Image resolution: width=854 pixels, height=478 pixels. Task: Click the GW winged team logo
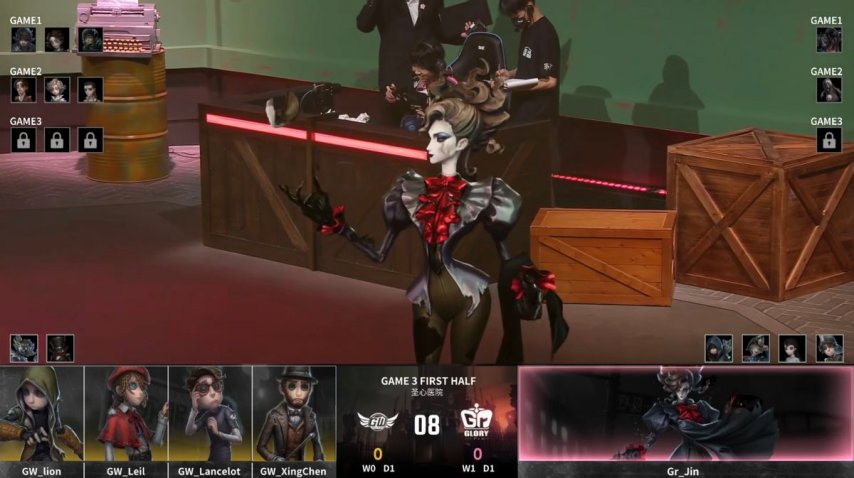378,422
